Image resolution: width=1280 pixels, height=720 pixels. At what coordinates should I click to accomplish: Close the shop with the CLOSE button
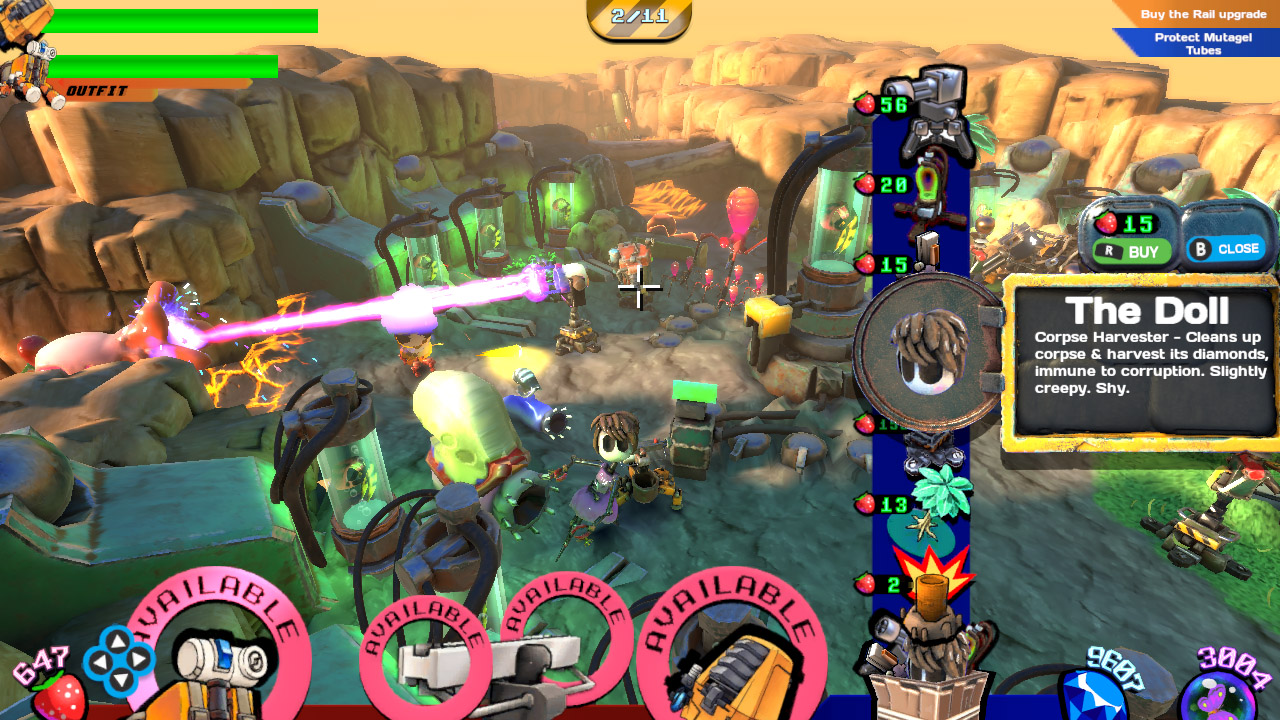[1227, 249]
